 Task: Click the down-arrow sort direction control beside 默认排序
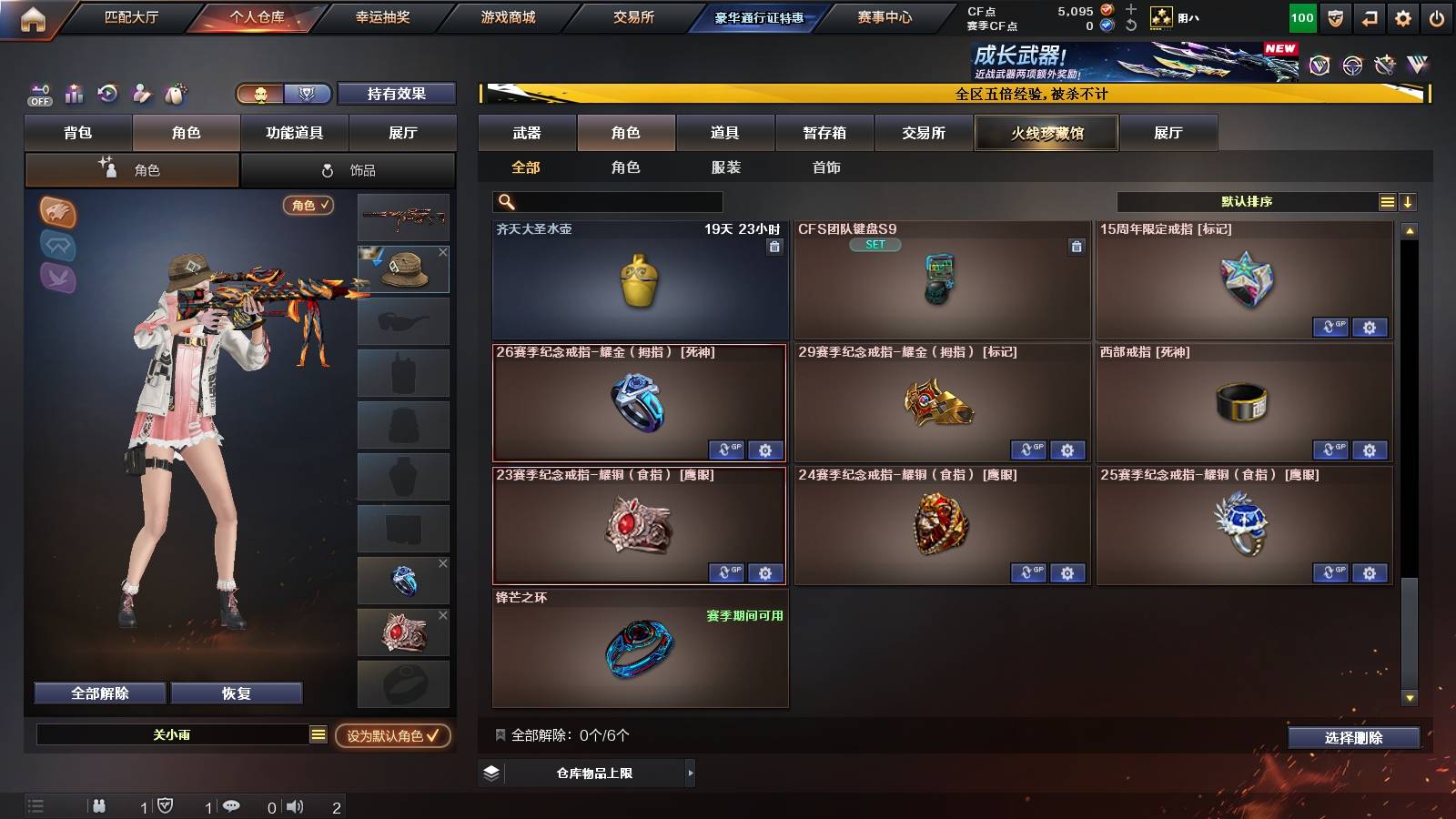point(1408,201)
